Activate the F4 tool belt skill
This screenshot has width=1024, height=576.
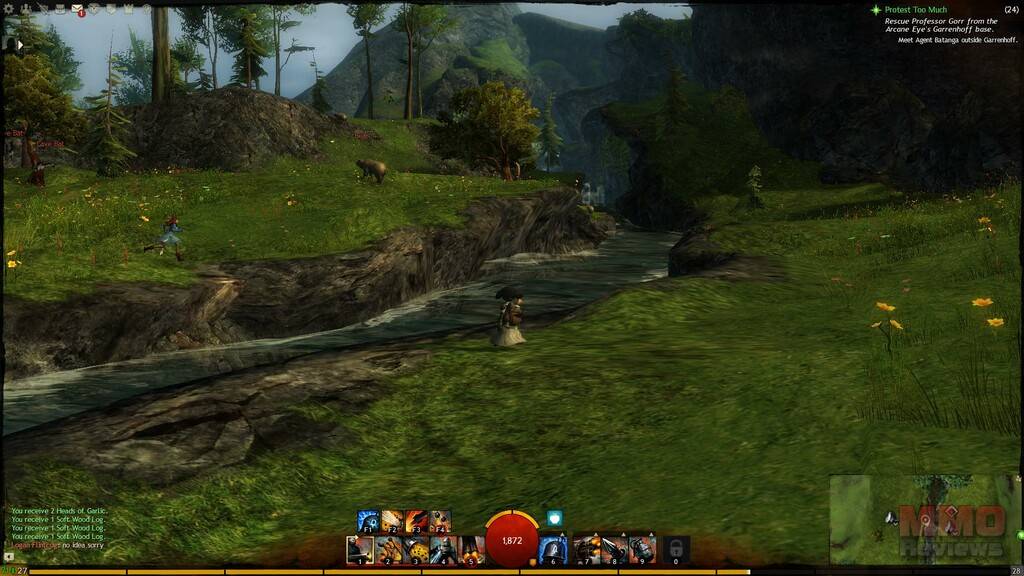click(440, 521)
